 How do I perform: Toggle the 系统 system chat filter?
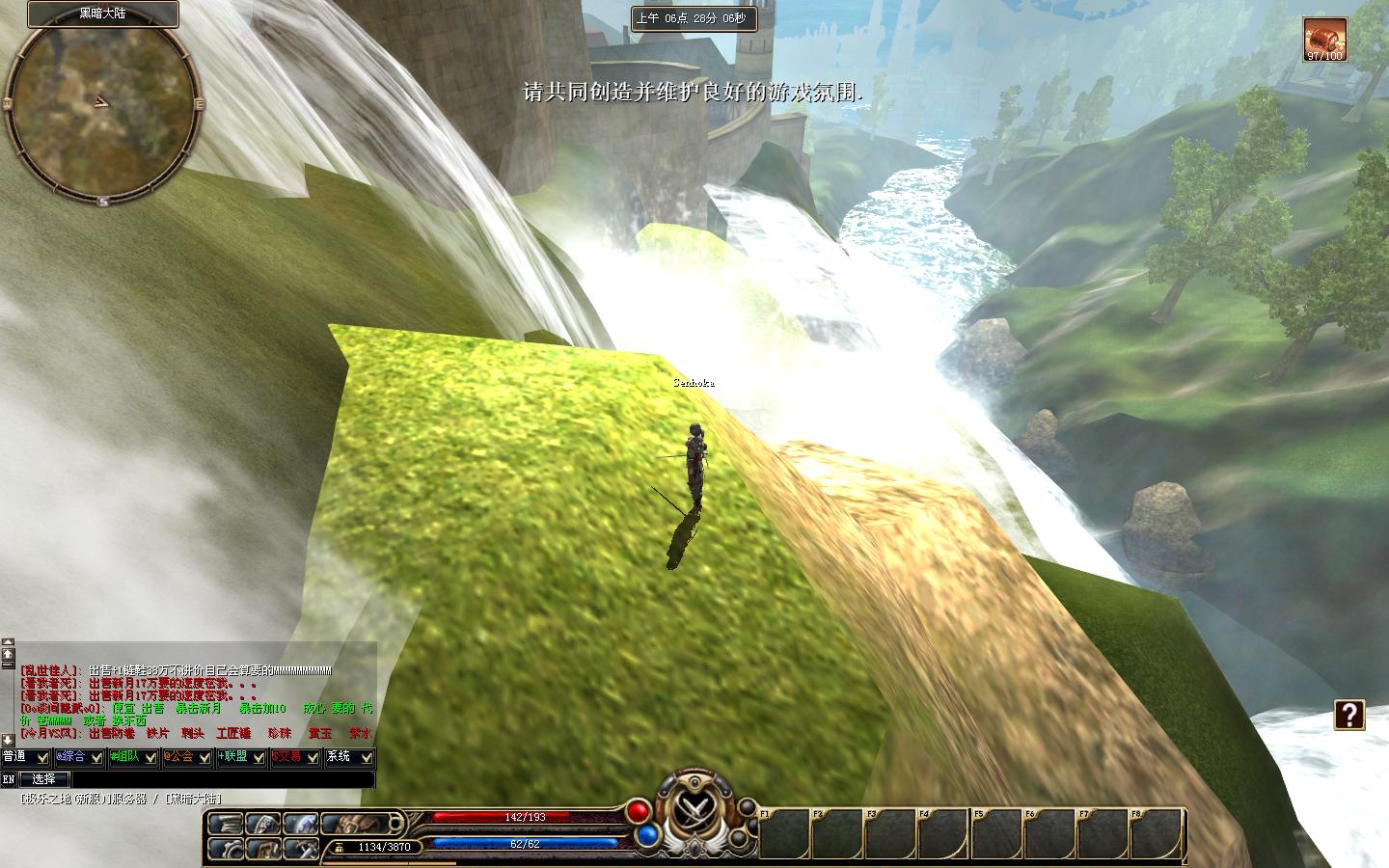(349, 757)
